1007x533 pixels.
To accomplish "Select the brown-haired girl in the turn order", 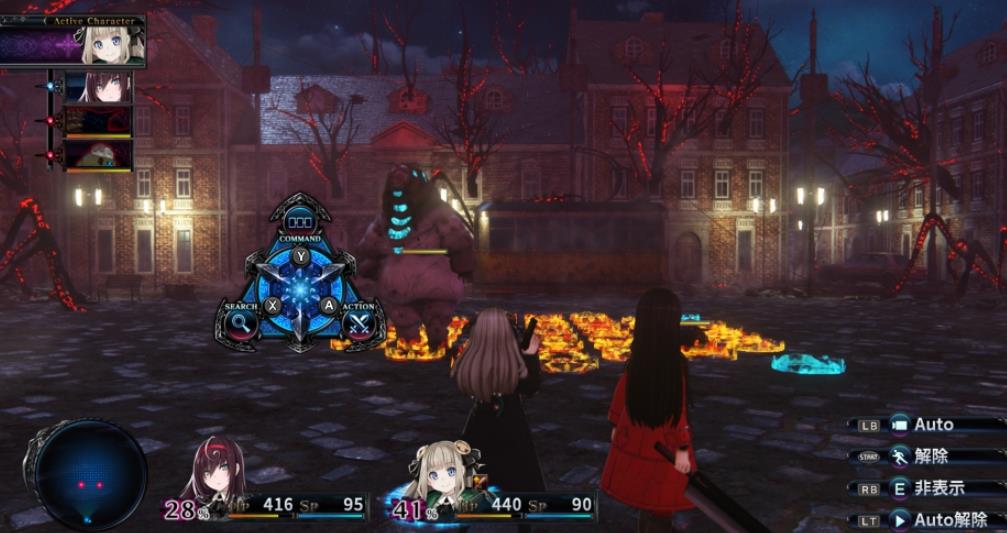I will [x=99, y=87].
